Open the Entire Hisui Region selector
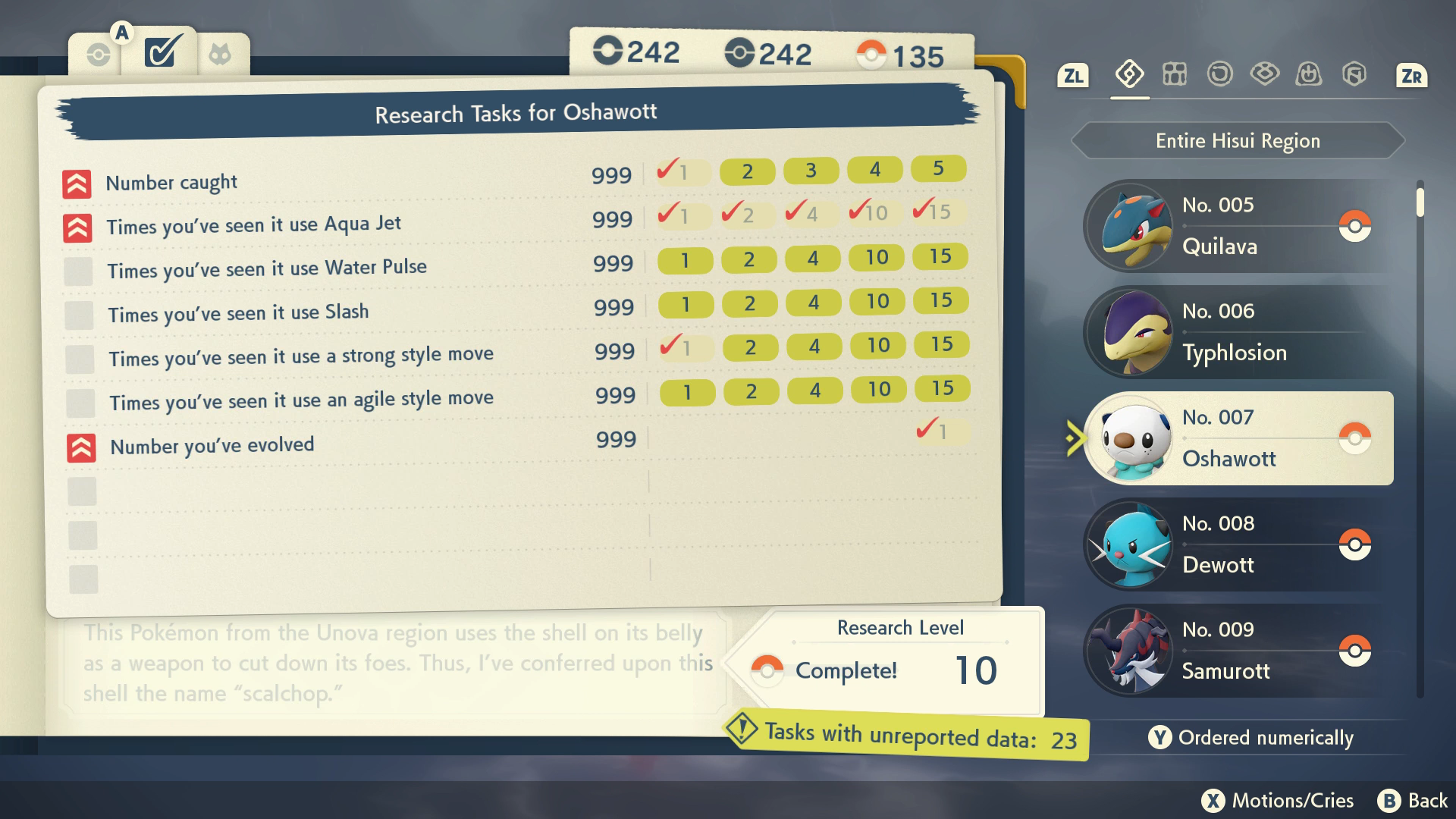The height and width of the screenshot is (819, 1456). pyautogui.click(x=1238, y=140)
